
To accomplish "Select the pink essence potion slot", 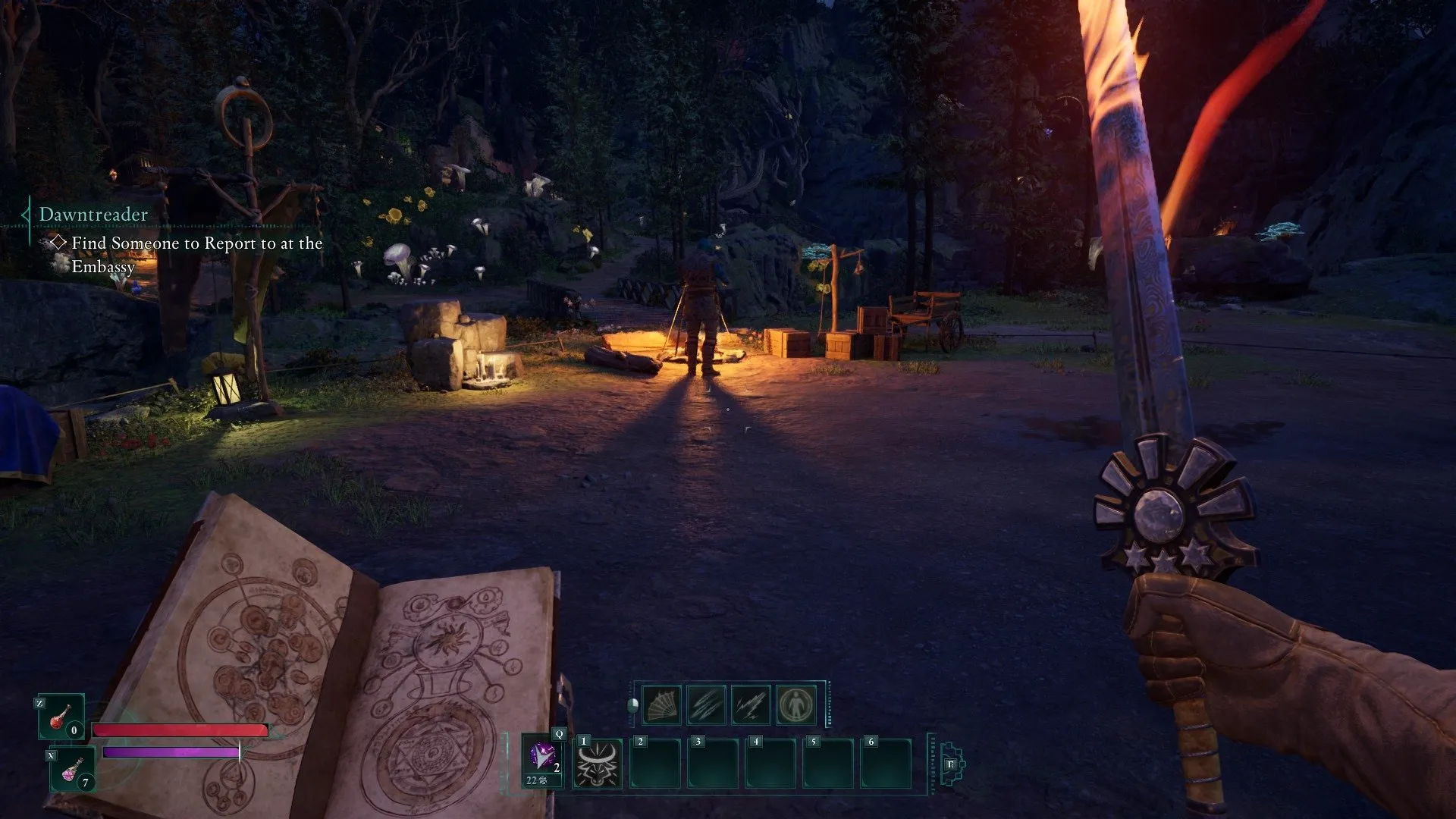I will (73, 768).
